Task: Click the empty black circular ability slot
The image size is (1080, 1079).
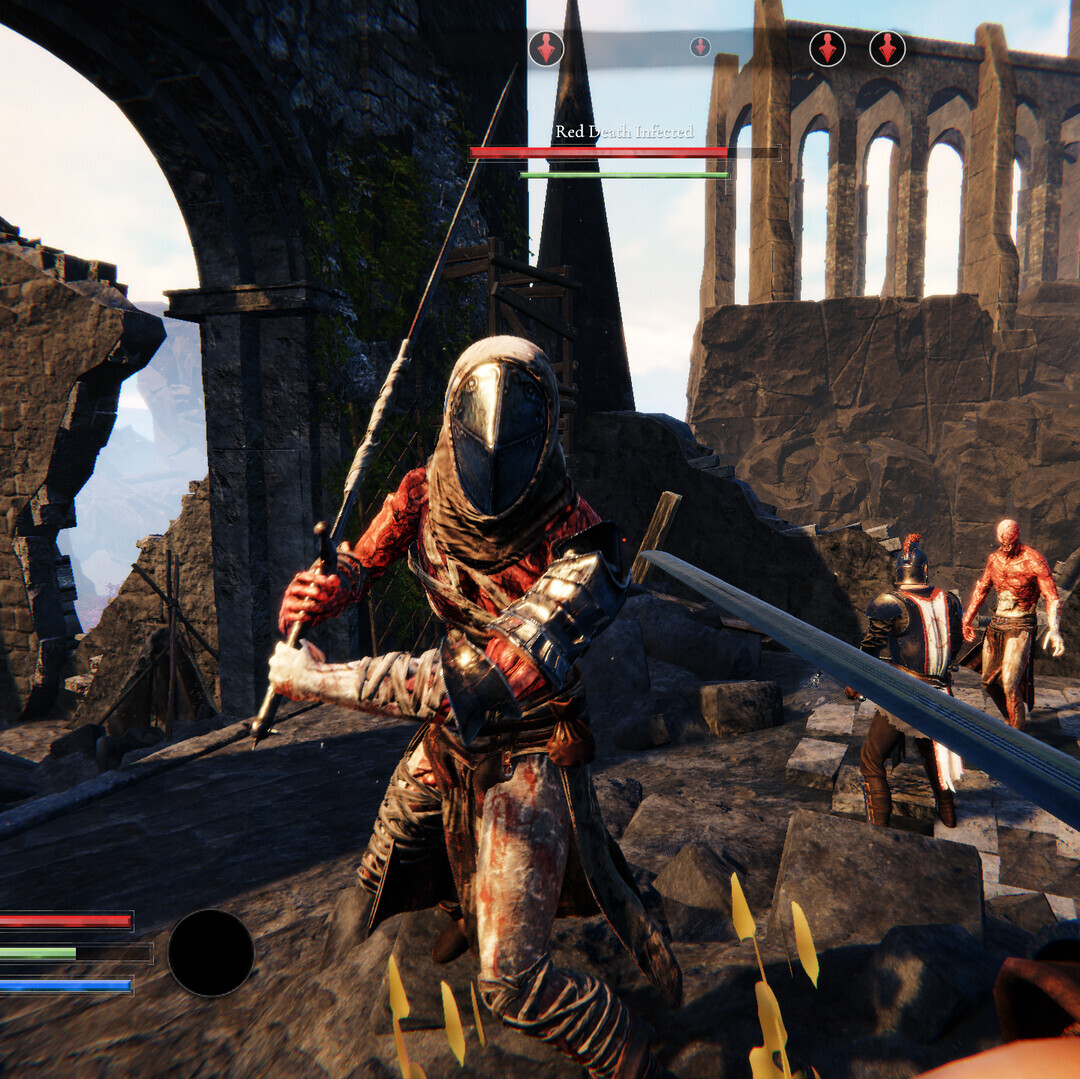Action: coord(211,952)
